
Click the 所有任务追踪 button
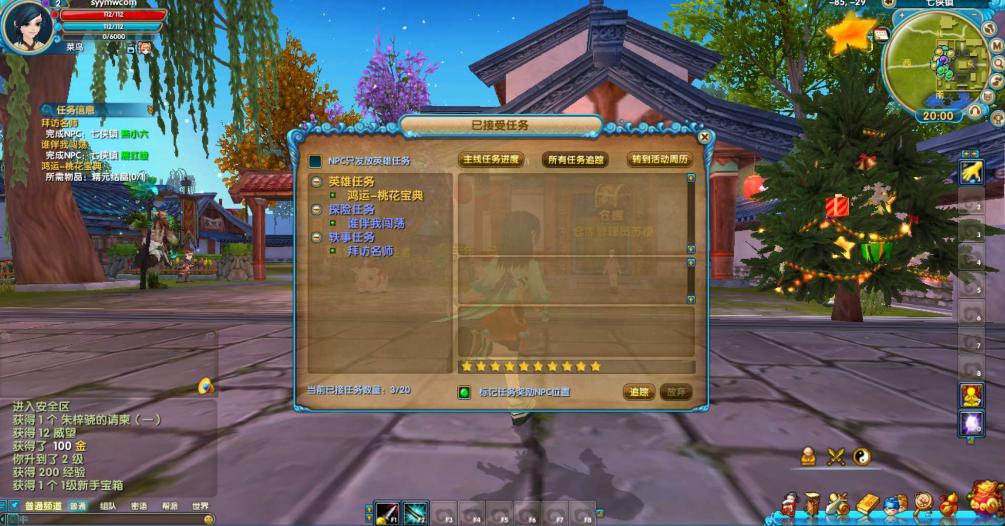(575, 160)
